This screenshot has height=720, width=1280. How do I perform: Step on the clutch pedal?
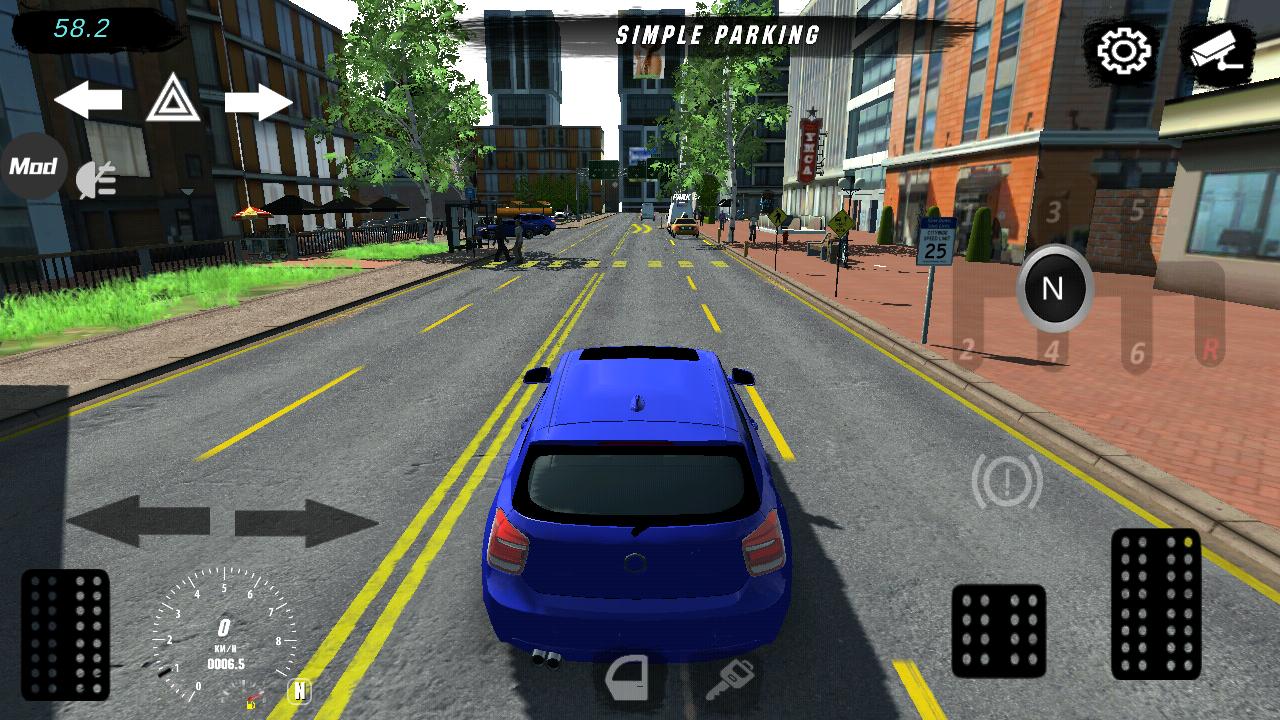pos(65,634)
